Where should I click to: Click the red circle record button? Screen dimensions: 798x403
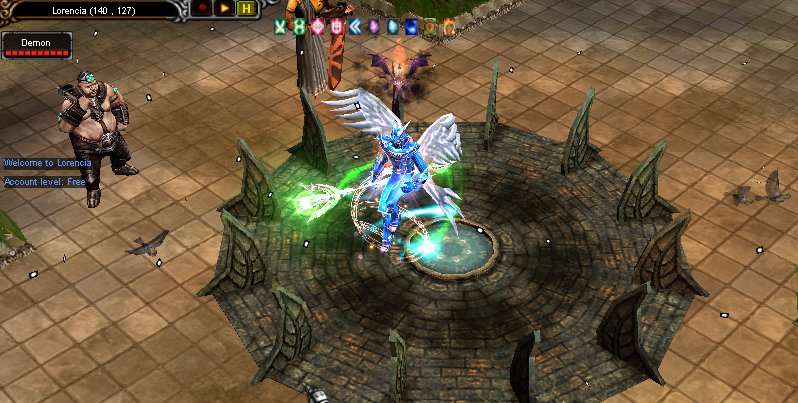tap(201, 8)
